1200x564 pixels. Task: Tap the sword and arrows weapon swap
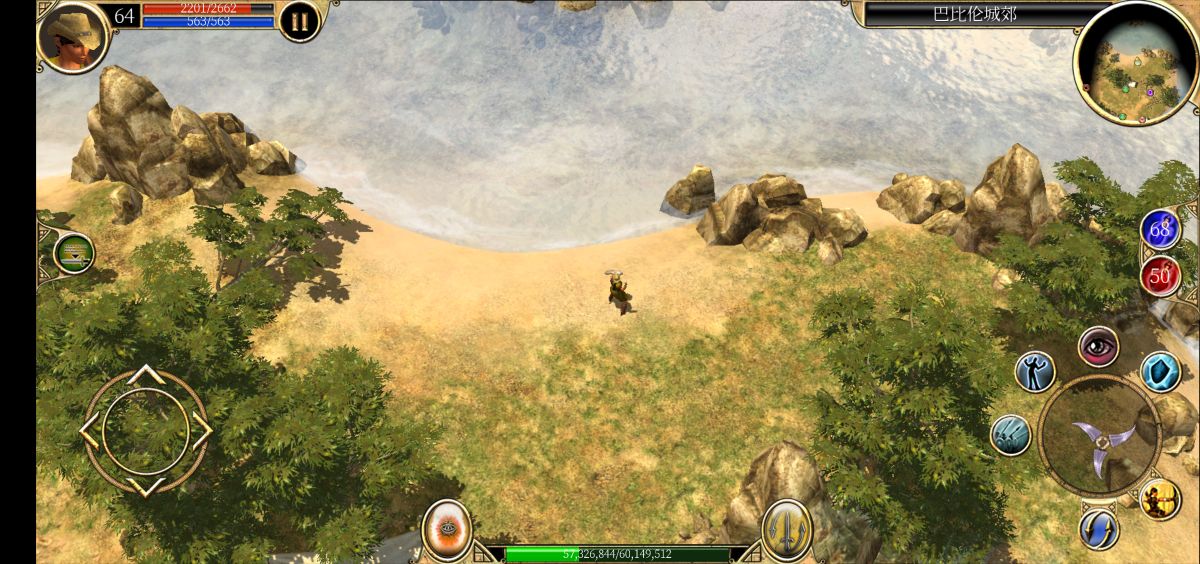pos(787,530)
